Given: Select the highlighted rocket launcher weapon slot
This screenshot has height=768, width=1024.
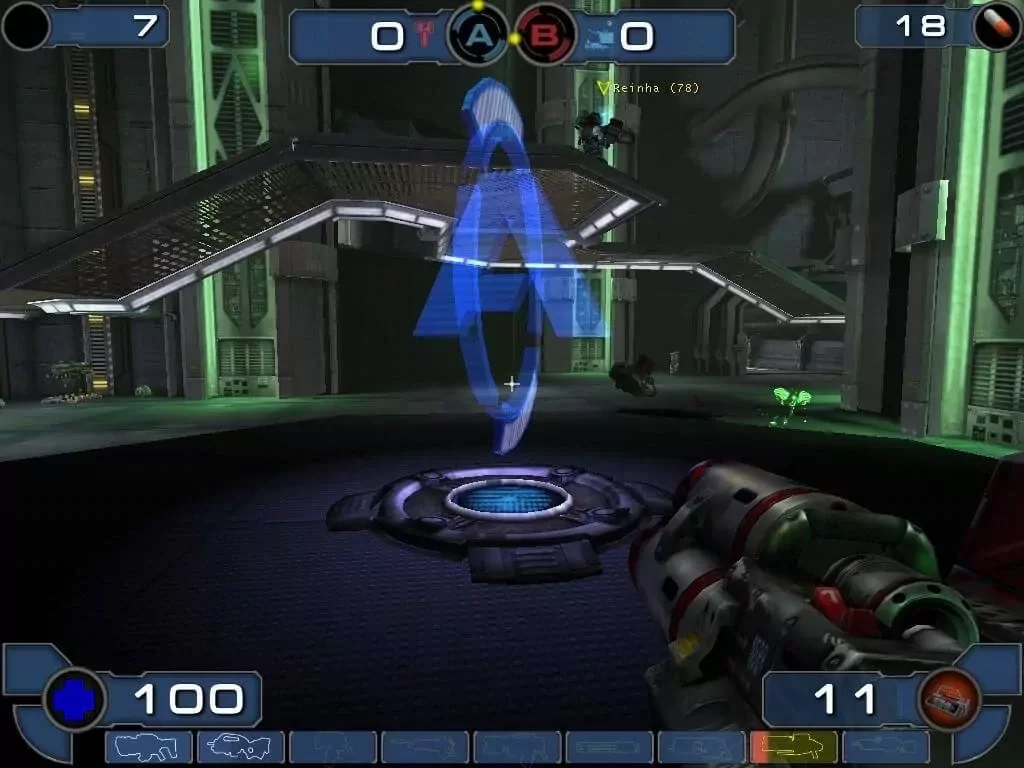Looking at the screenshot, I should (793, 747).
